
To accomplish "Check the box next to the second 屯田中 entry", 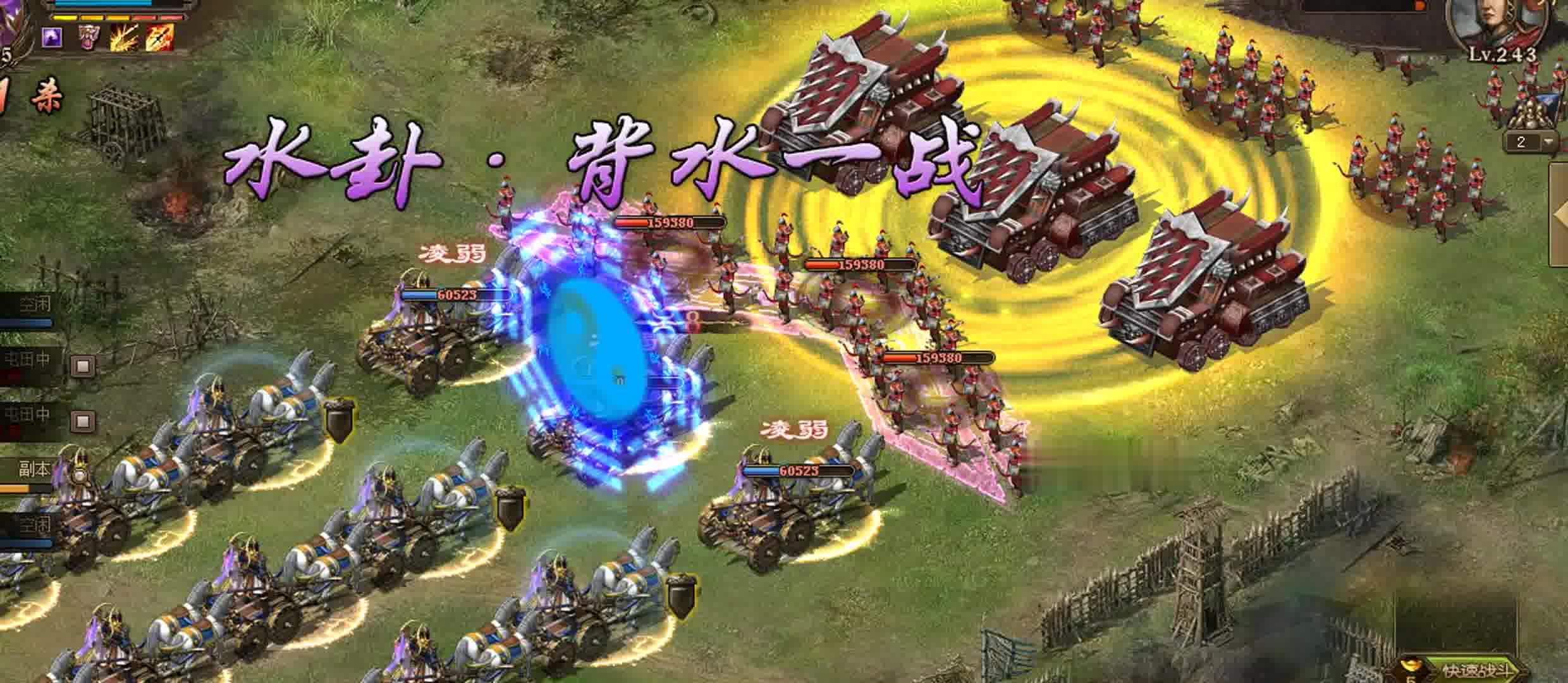I will (x=82, y=419).
